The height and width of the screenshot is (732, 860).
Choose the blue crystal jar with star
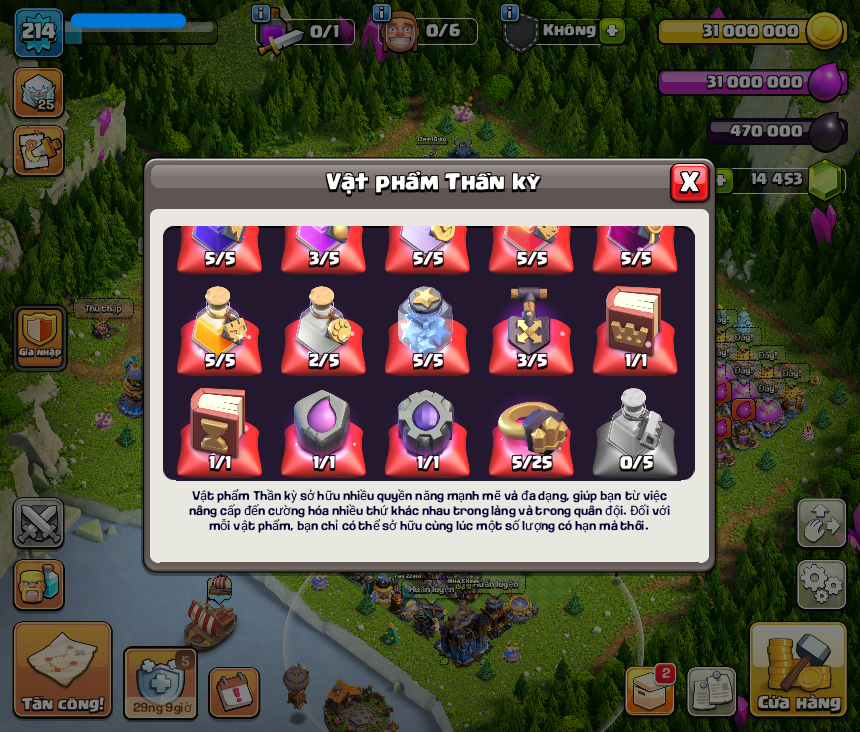pyautogui.click(x=427, y=325)
